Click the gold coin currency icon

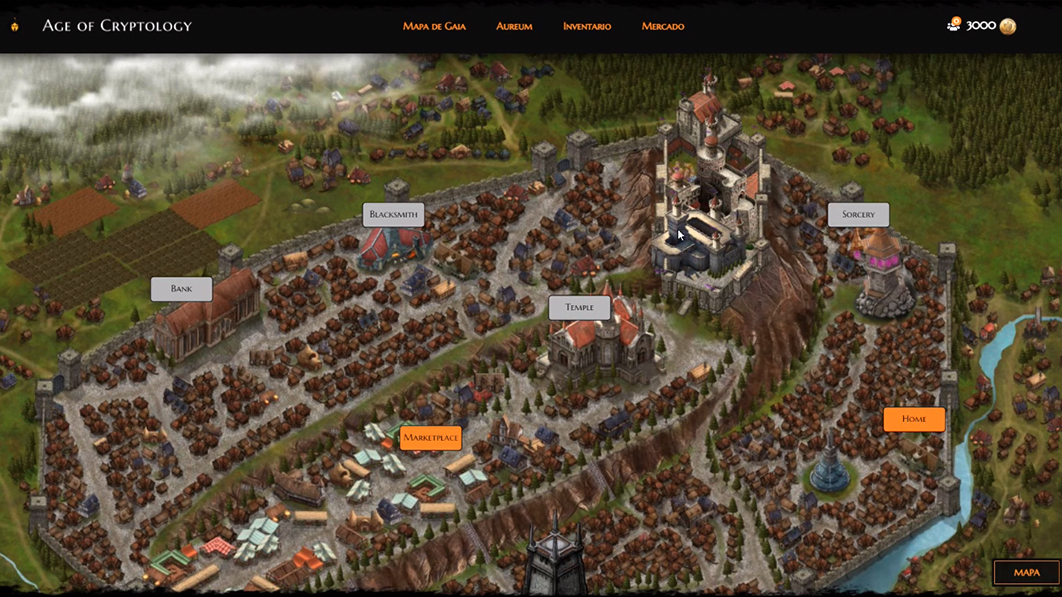click(1008, 26)
